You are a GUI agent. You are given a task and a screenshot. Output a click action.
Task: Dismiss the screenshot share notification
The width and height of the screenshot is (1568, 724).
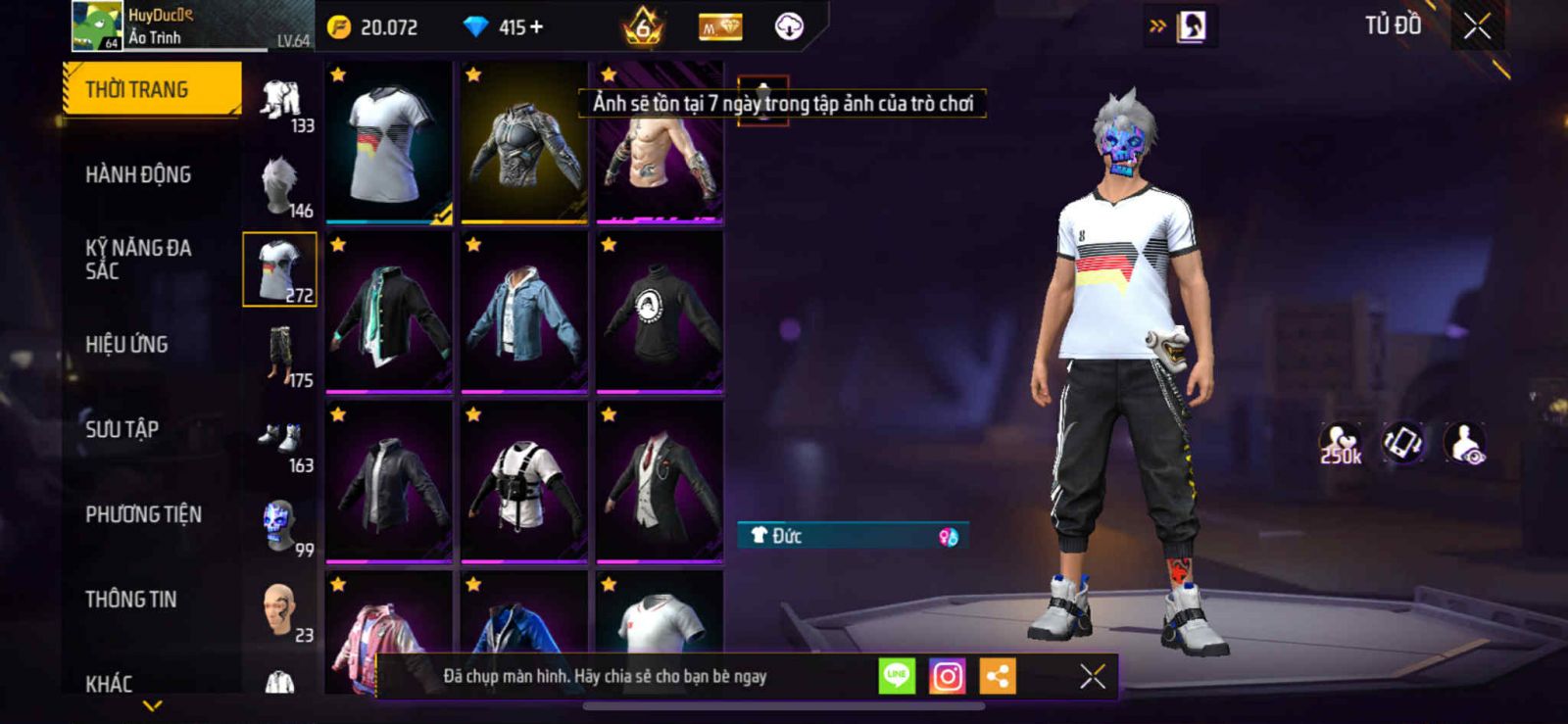point(1093,676)
